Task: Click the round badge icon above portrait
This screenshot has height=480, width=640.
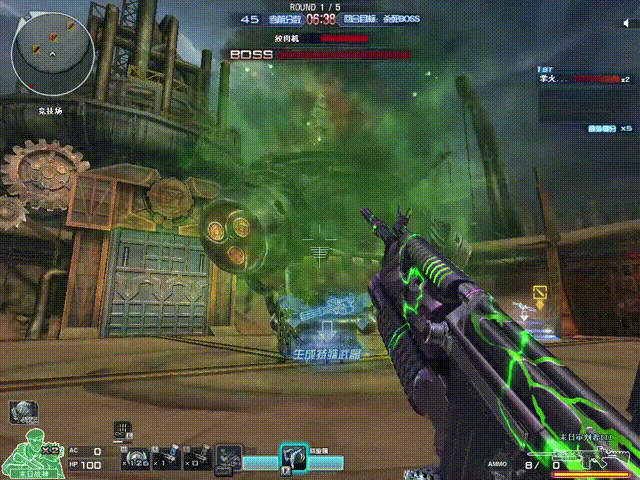Action: 20,411
